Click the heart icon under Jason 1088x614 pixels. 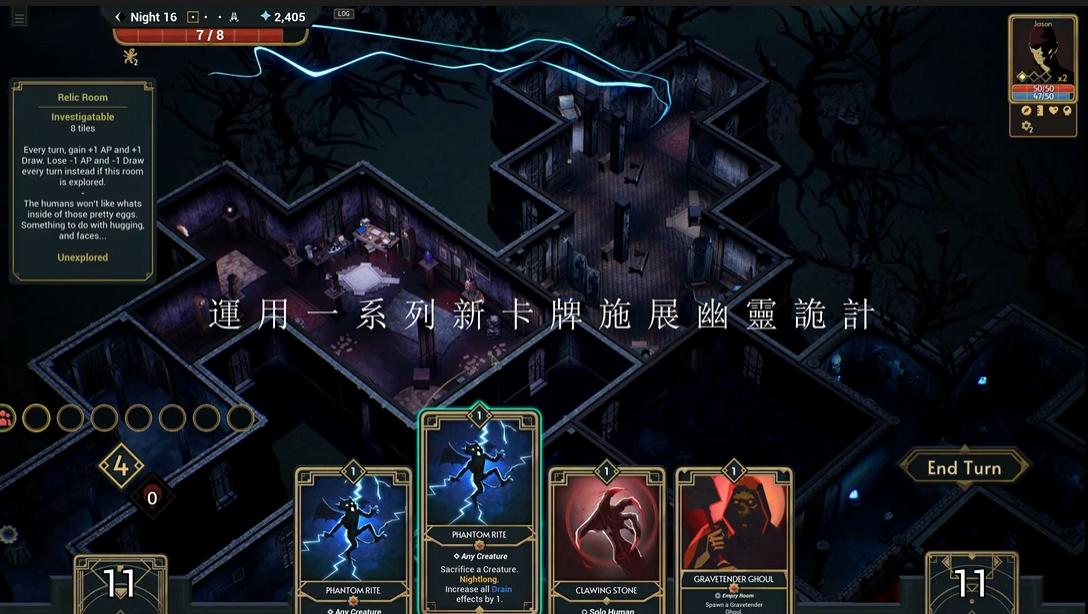pos(1053,112)
